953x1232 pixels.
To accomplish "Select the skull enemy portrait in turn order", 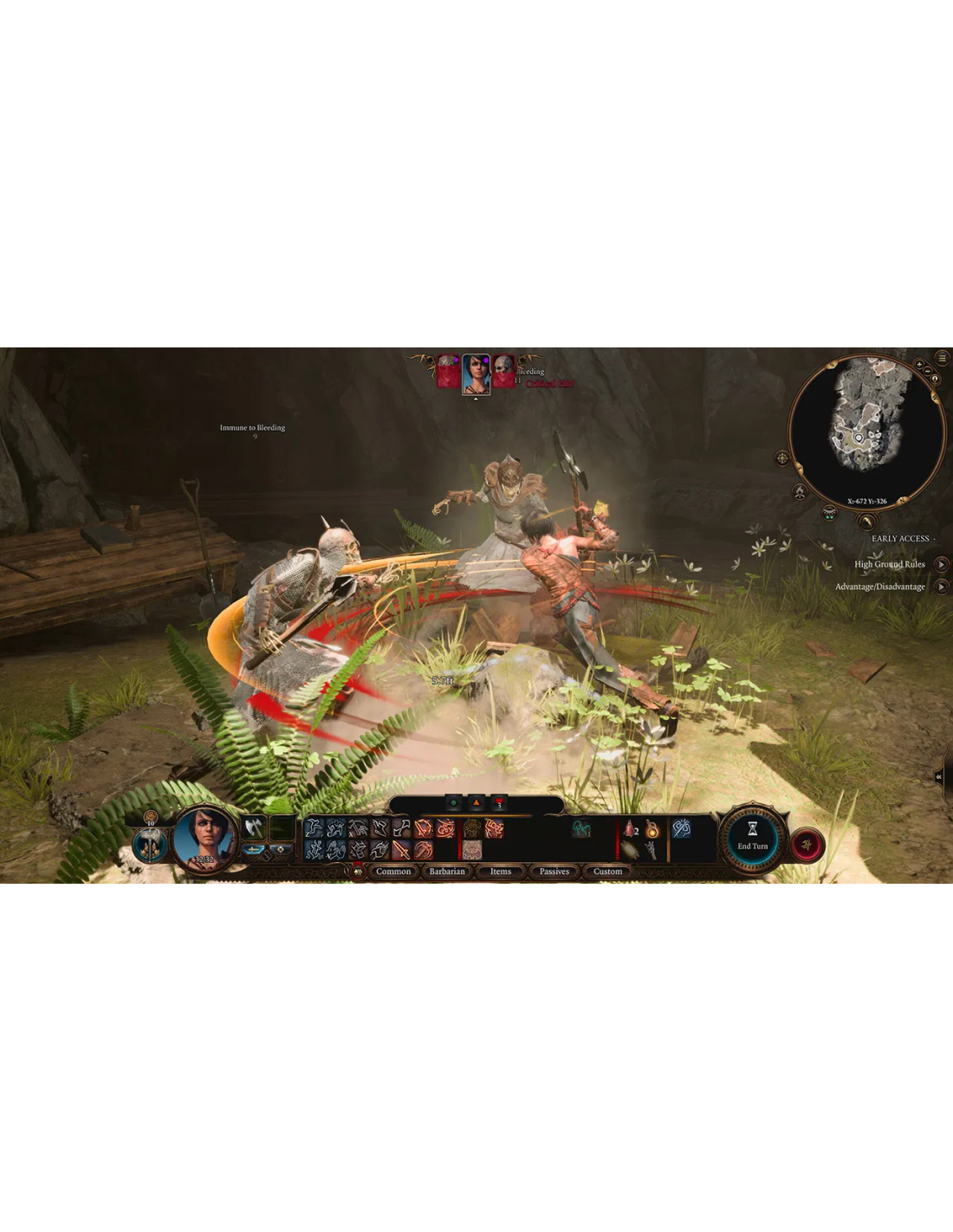I will tap(503, 371).
